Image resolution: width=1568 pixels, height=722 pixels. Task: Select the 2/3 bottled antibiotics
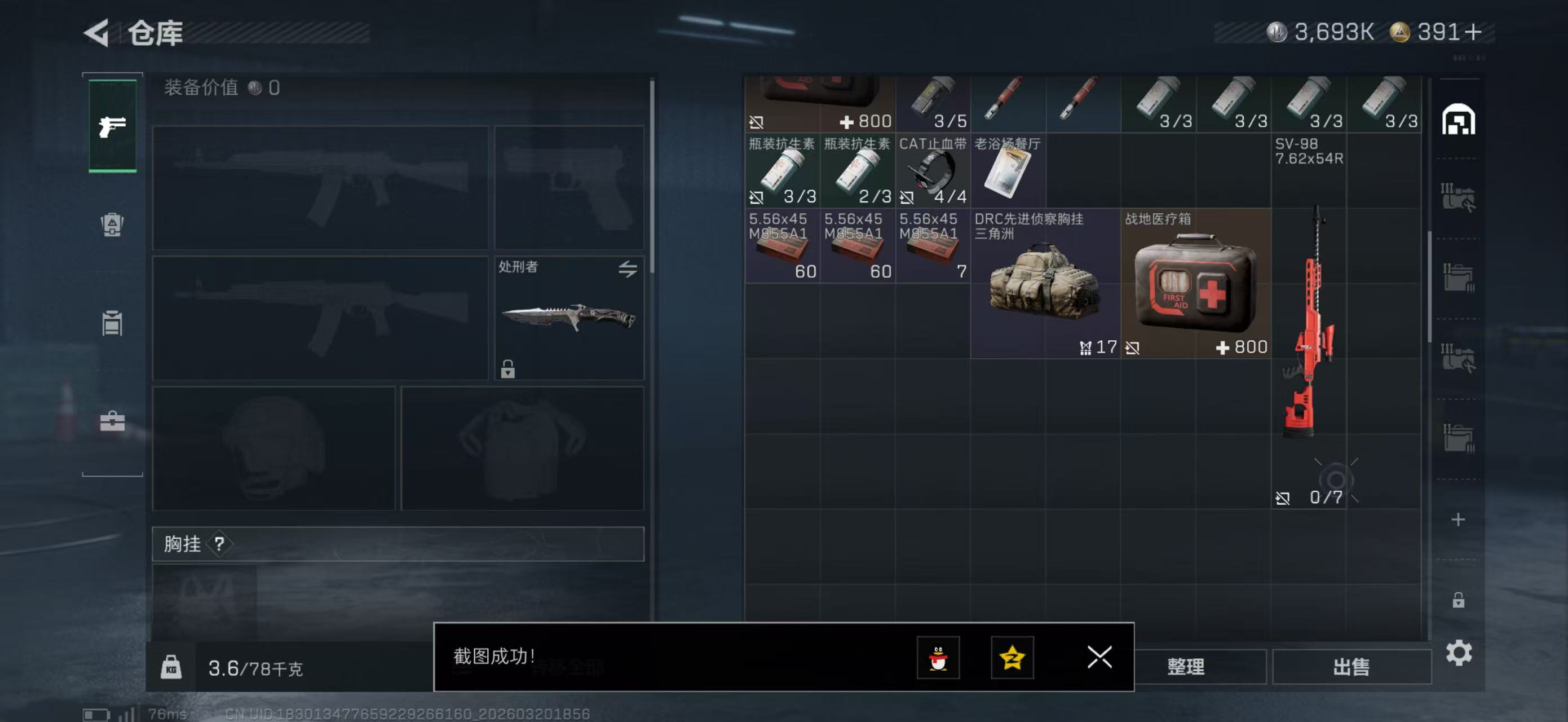(857, 171)
